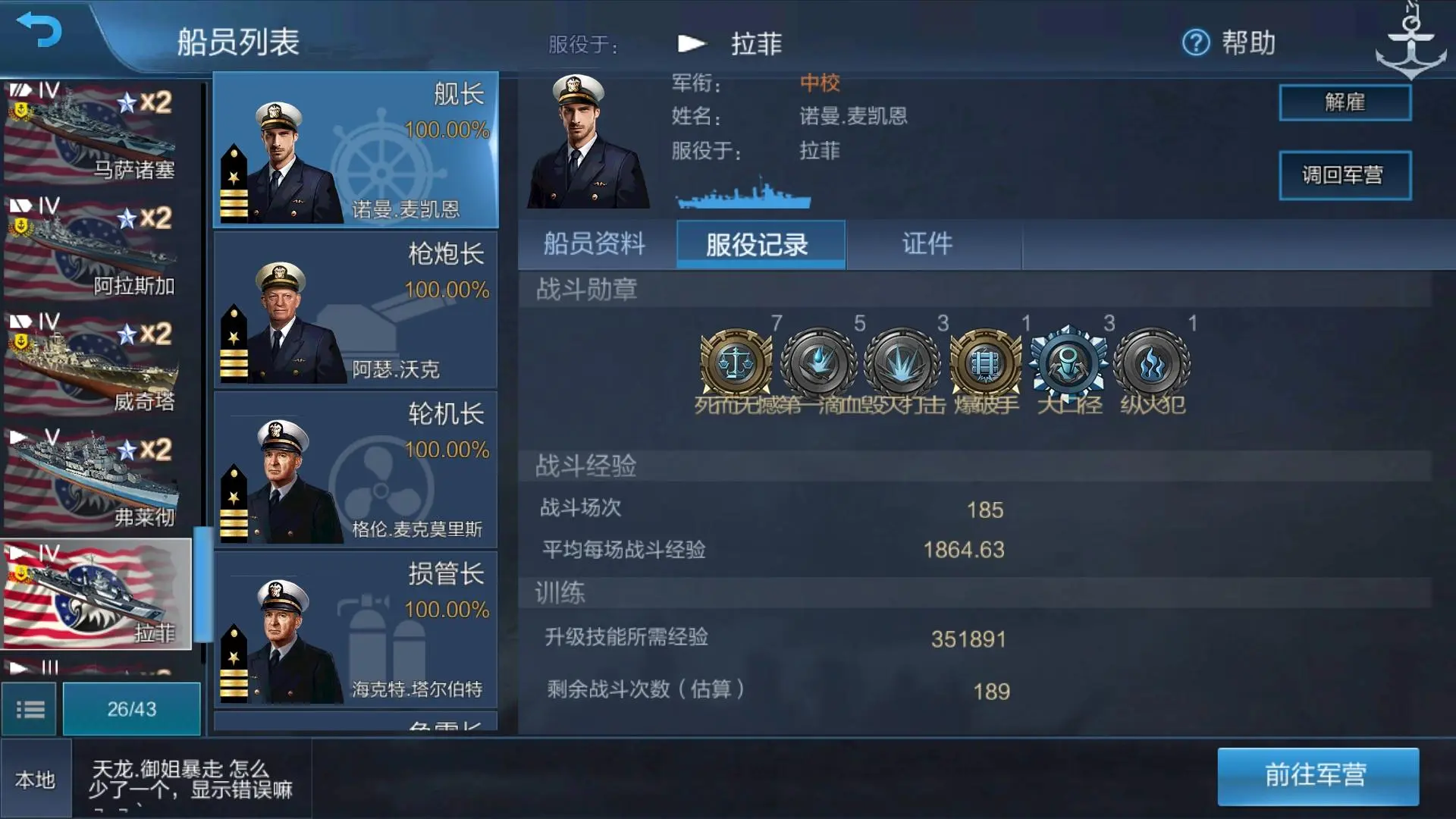This screenshot has width=1456, height=819.
Task: Click the ship play arrow beside 拉菲 title
Action: point(692,43)
